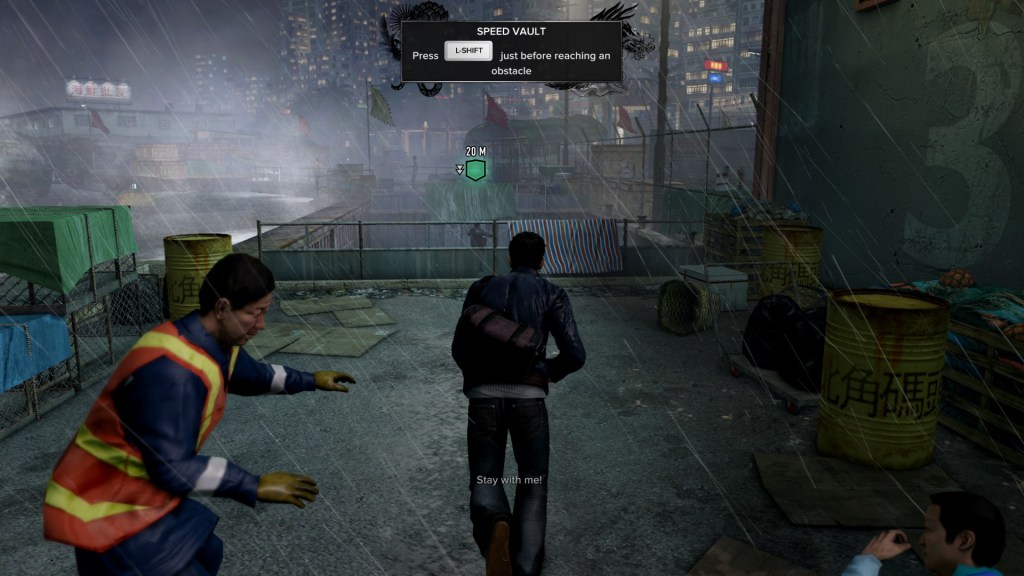This screenshot has width=1024, height=576.
Task: Click the green objective waypoint marker
Action: click(x=476, y=170)
